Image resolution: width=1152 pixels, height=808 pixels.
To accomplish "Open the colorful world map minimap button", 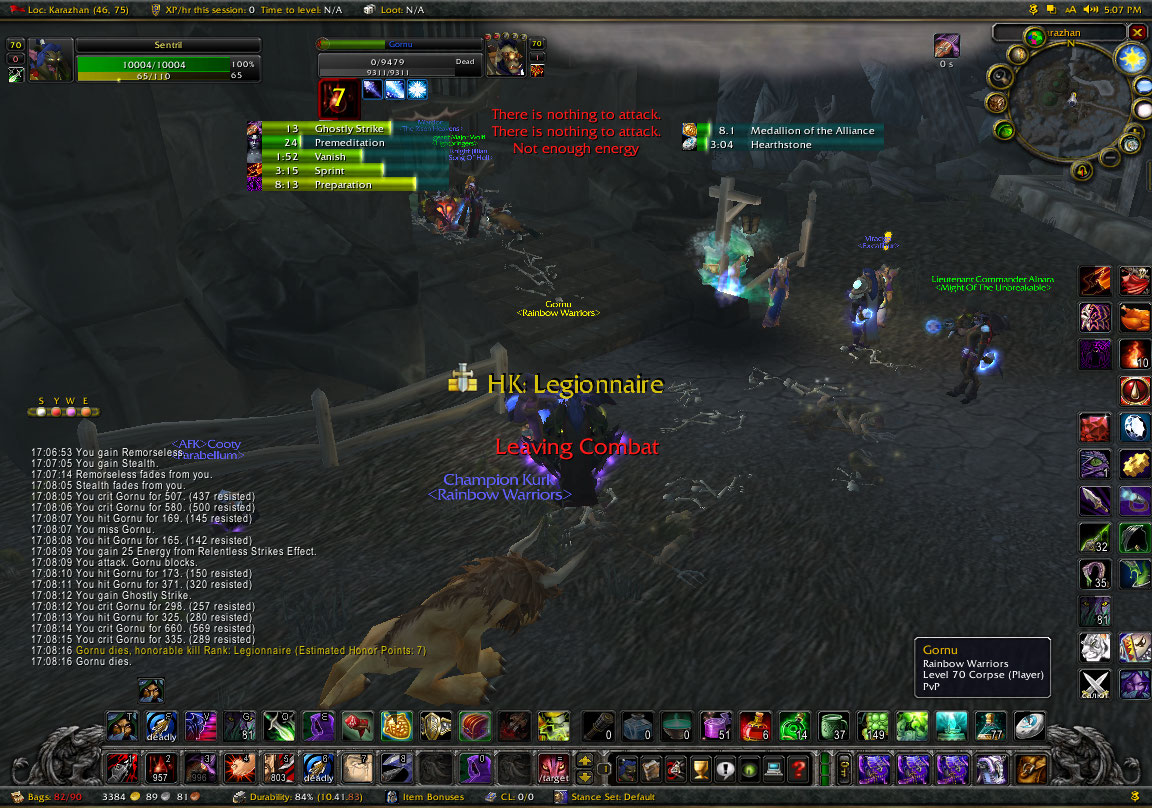I will point(1033,37).
